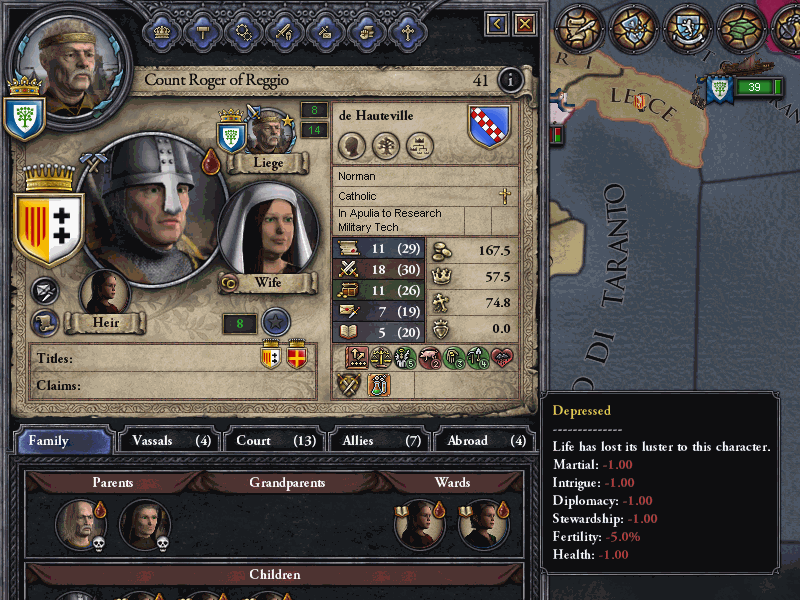Open the dynasty family tree button

tap(385, 147)
